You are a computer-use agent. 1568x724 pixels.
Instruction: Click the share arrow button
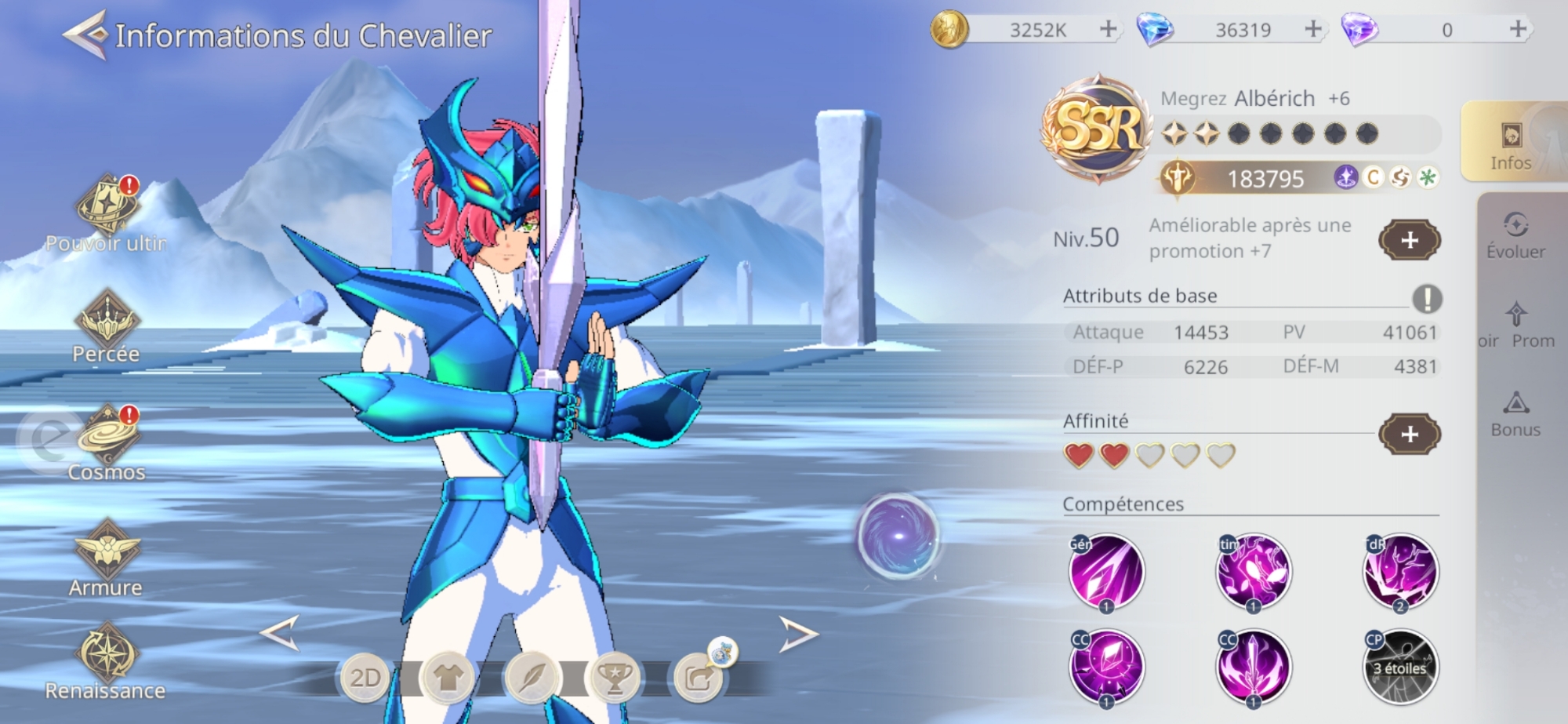point(698,678)
